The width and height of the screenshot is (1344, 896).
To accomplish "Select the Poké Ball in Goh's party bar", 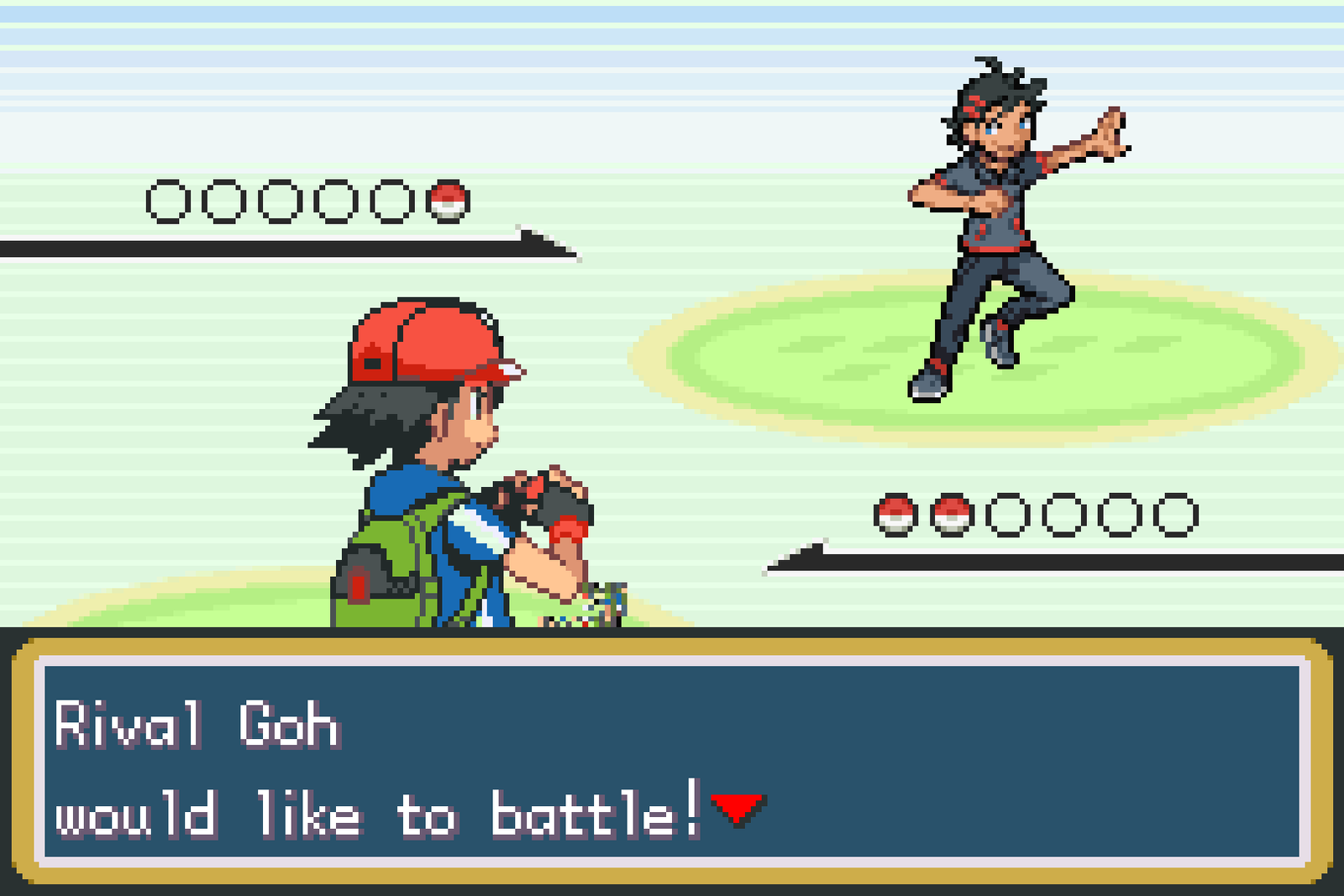I will click(x=449, y=202).
